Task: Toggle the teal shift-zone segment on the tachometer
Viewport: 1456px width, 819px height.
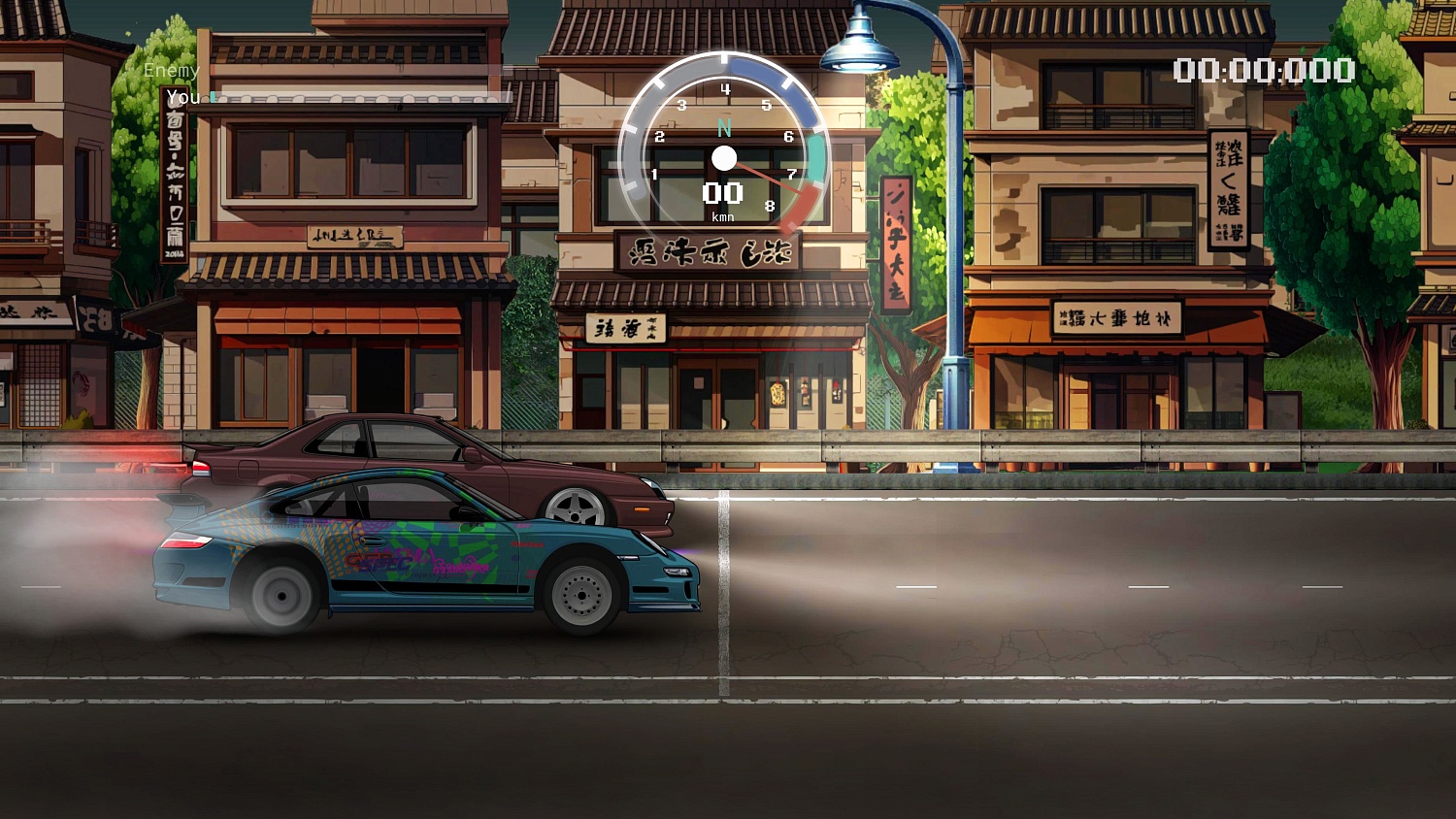Action: [x=815, y=158]
